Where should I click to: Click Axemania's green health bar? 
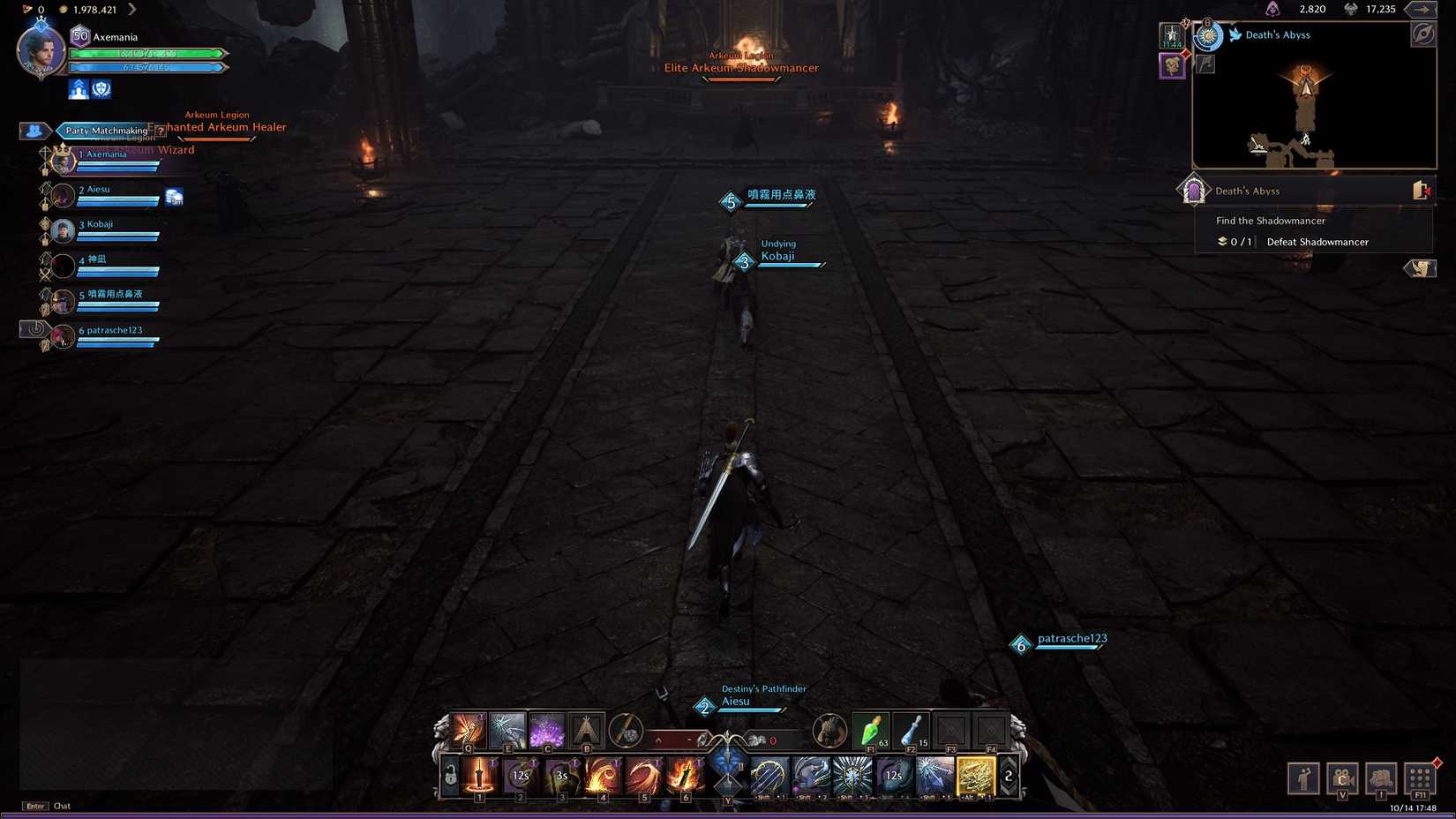coord(146,53)
